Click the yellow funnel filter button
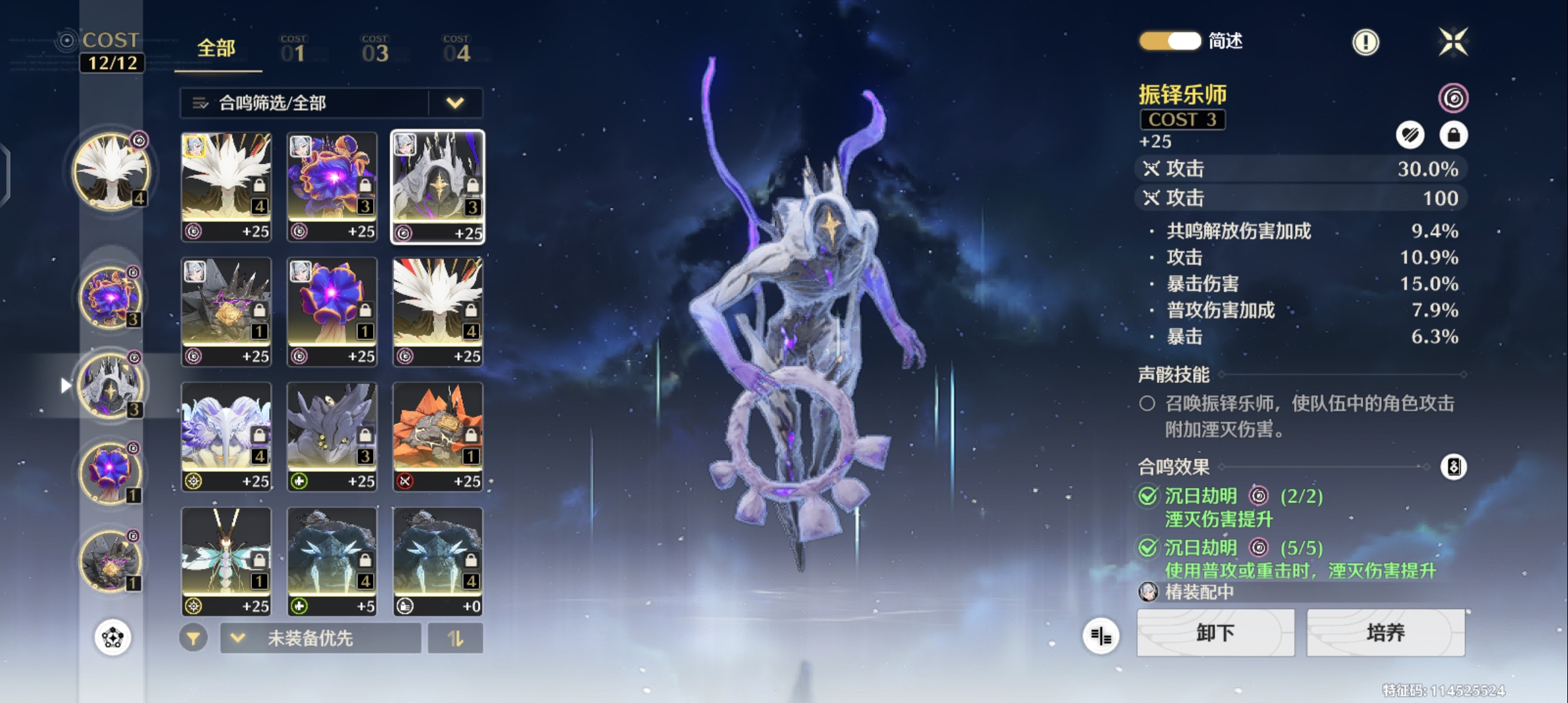Image resolution: width=1568 pixels, height=703 pixels. click(193, 638)
